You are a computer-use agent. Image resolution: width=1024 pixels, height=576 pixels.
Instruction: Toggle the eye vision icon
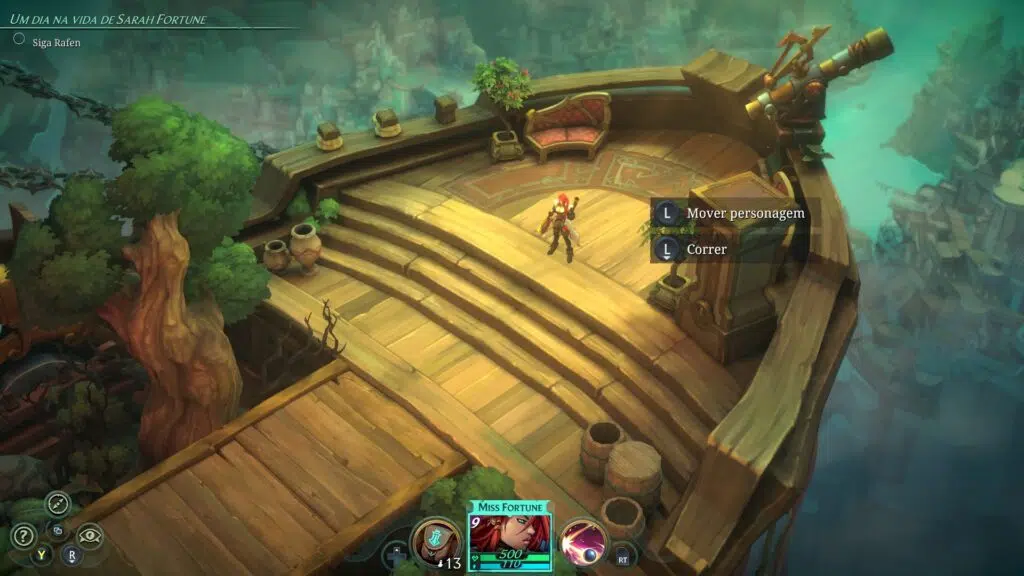pyautogui.click(x=90, y=536)
